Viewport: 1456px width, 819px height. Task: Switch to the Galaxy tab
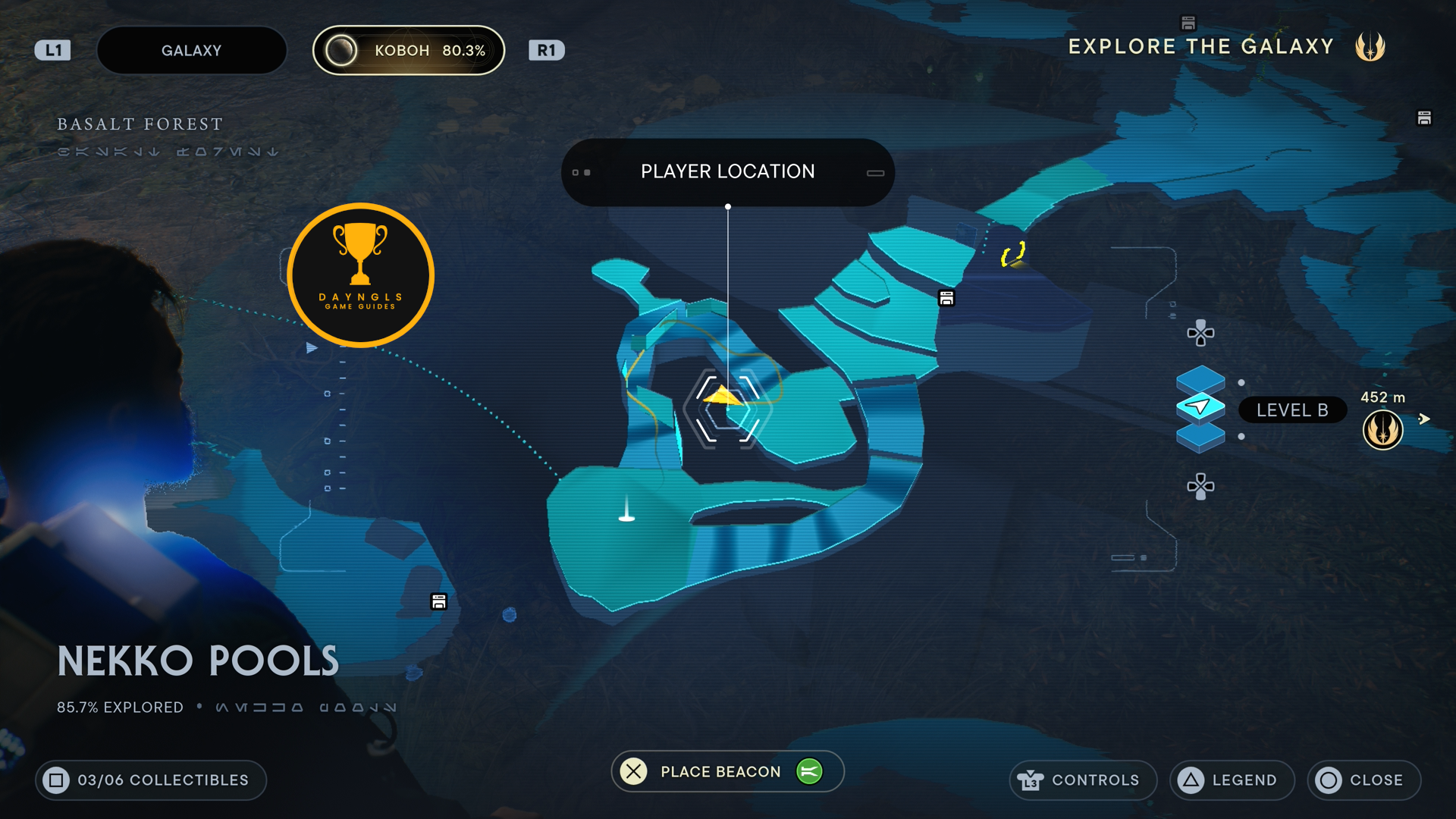191,51
